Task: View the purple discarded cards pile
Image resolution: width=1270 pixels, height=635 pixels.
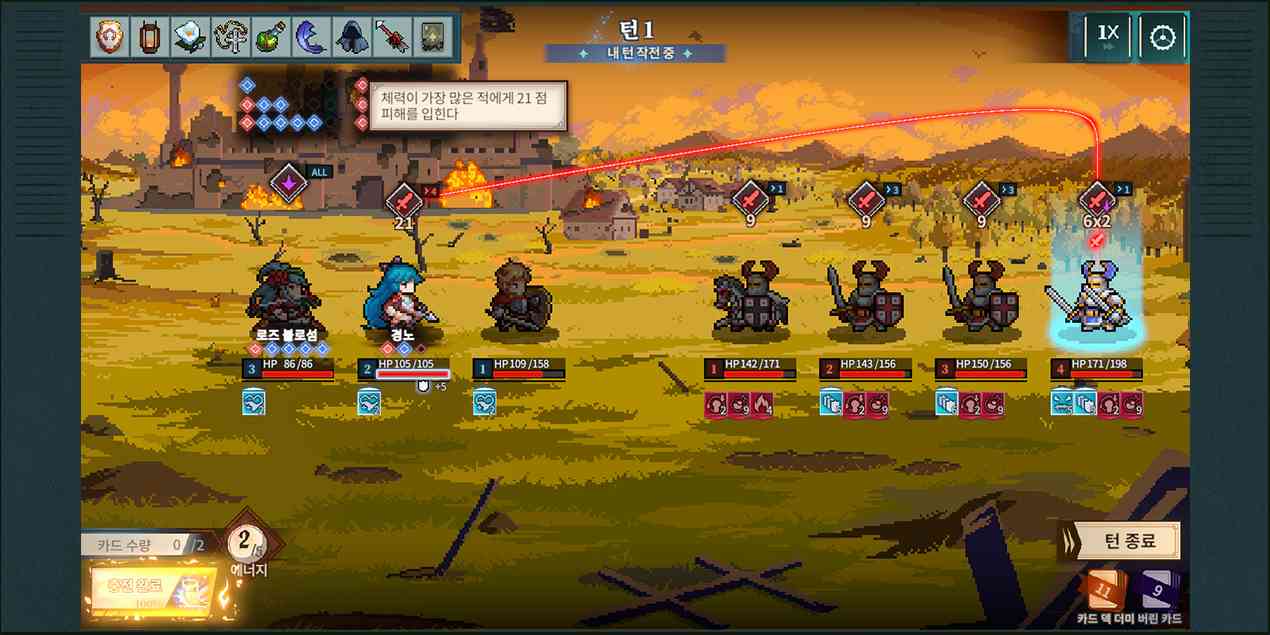Action: pyautogui.click(x=1158, y=588)
